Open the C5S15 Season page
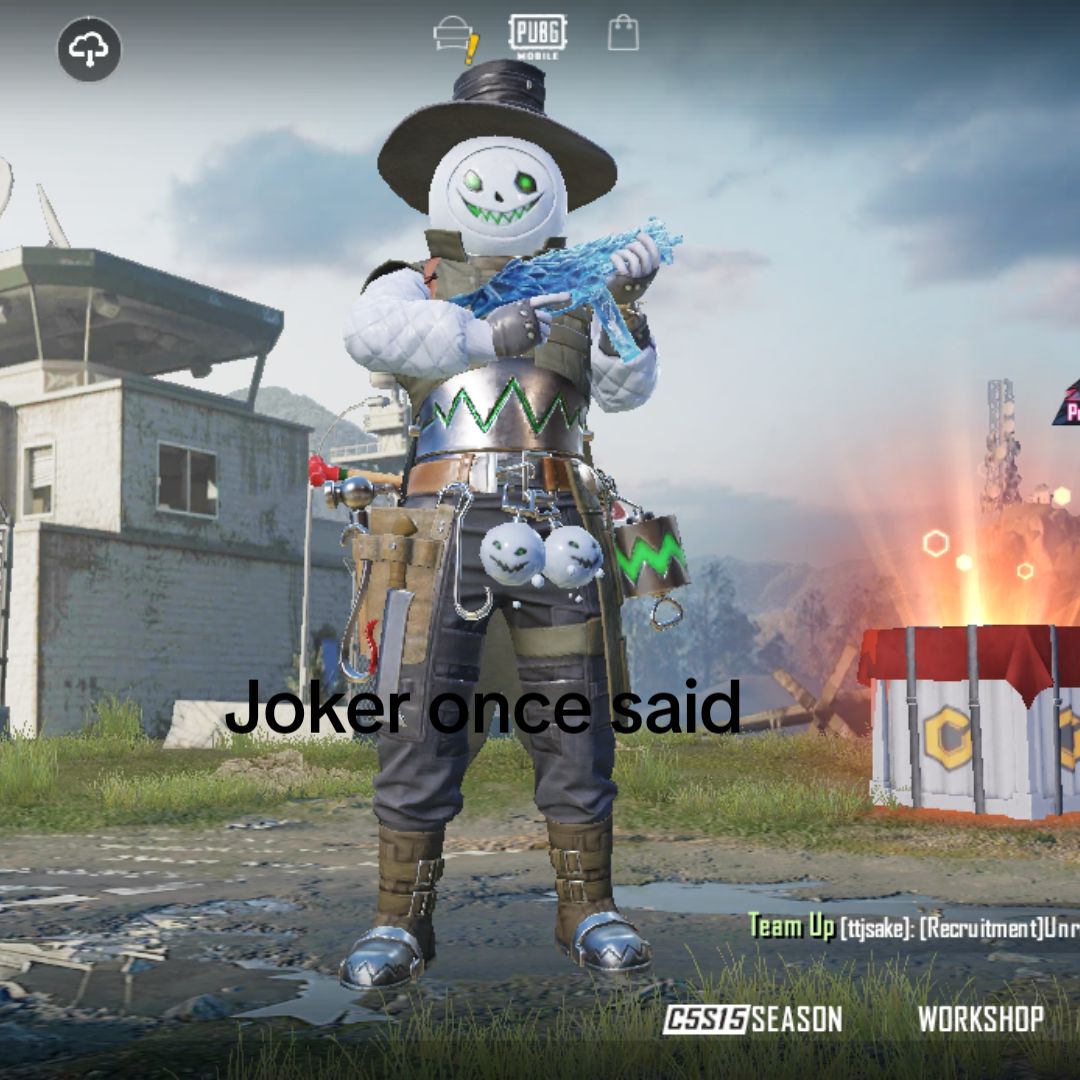Screen dimensions: 1080x1080 (x=753, y=1019)
